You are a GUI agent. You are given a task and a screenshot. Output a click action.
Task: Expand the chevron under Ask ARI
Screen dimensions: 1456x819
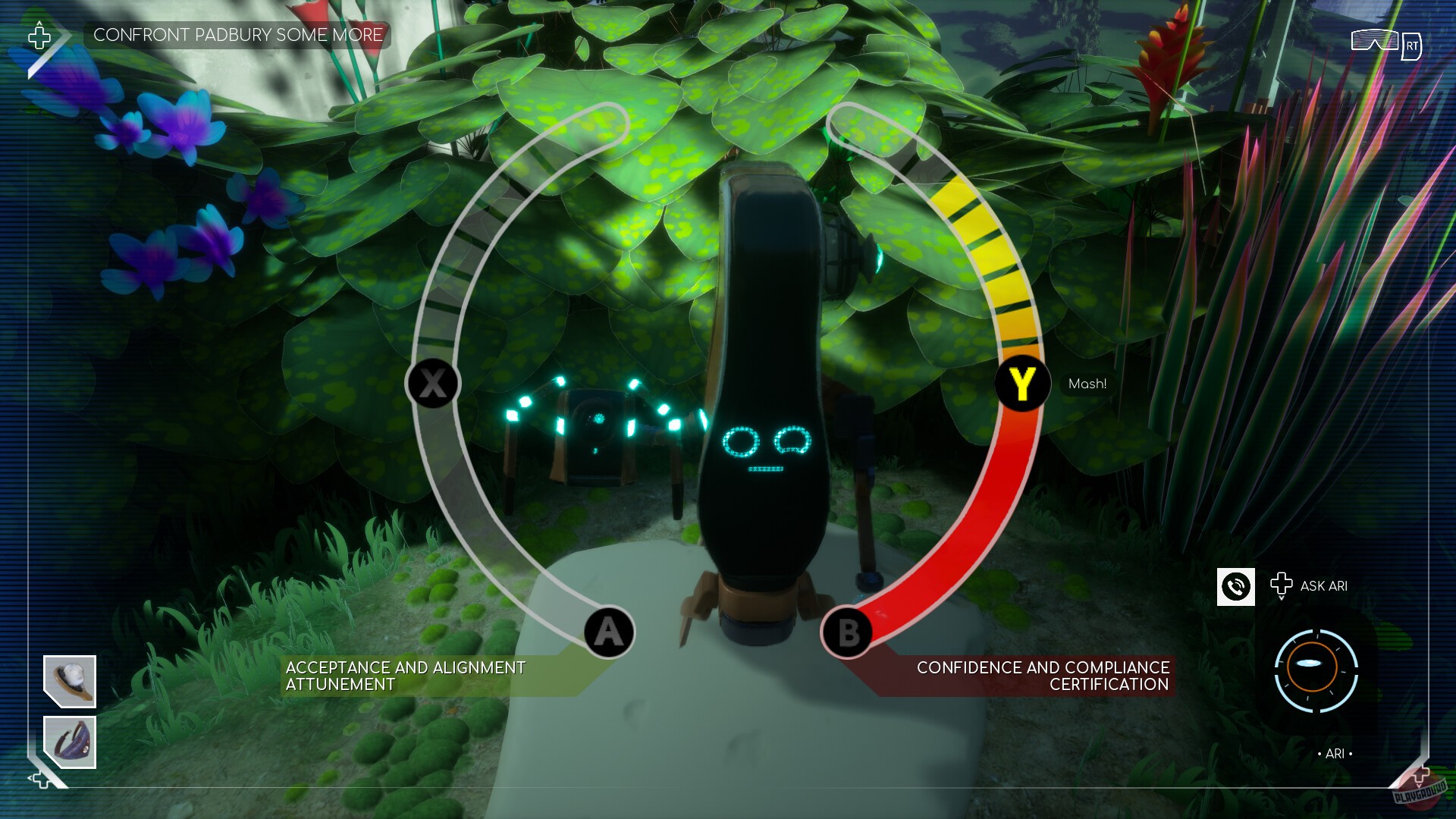click(x=1282, y=599)
